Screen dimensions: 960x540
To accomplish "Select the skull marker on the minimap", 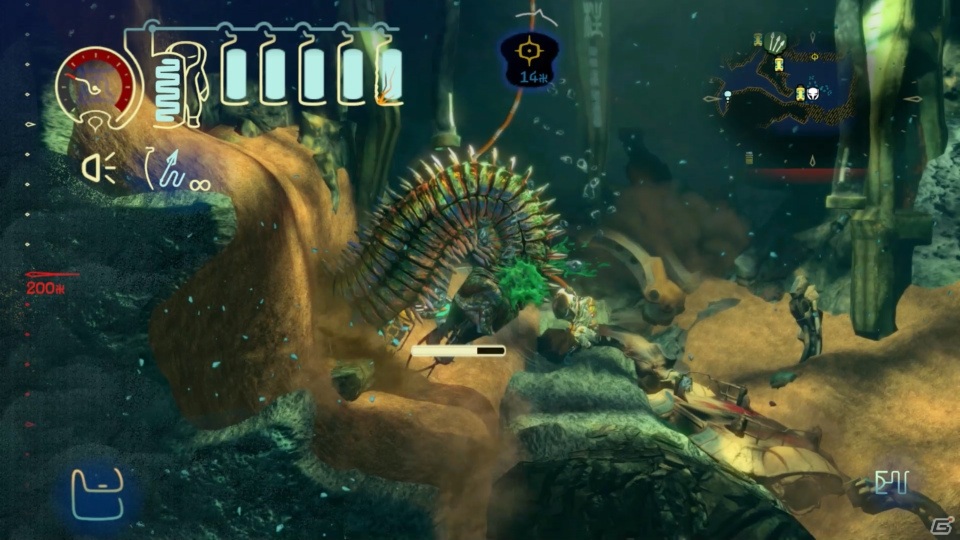I will click(815, 93).
